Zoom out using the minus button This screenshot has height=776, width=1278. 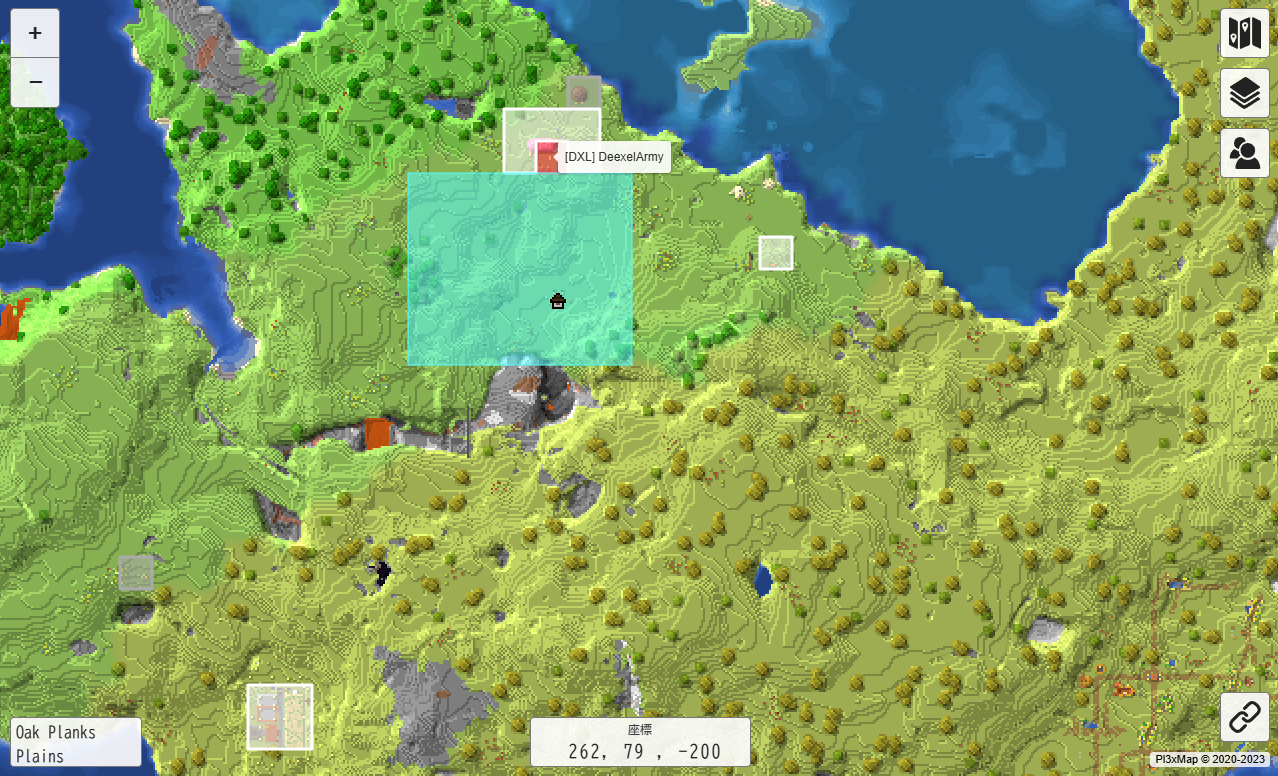[x=35, y=82]
